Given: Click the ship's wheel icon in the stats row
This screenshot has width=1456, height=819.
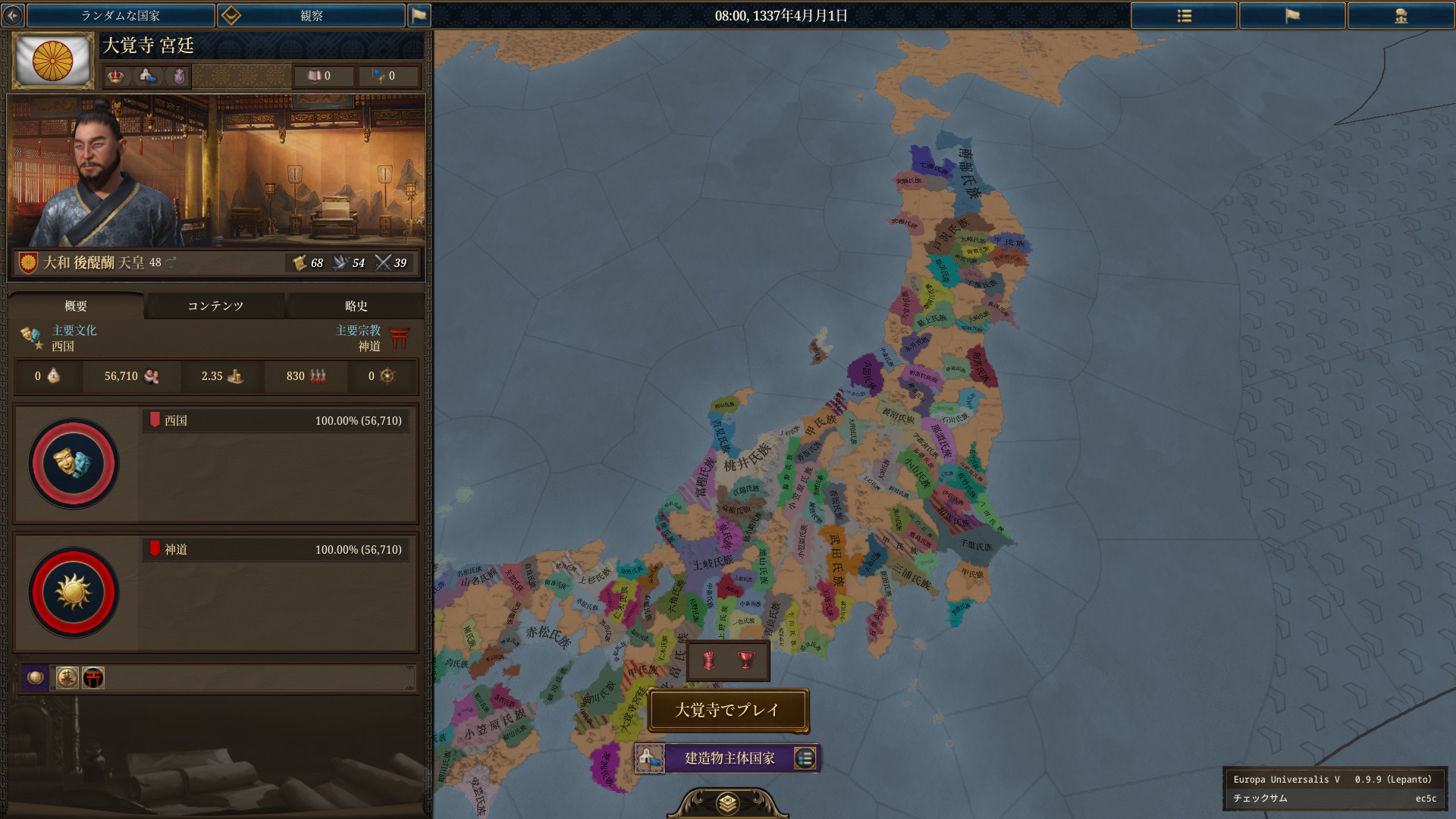Looking at the screenshot, I should point(386,376).
